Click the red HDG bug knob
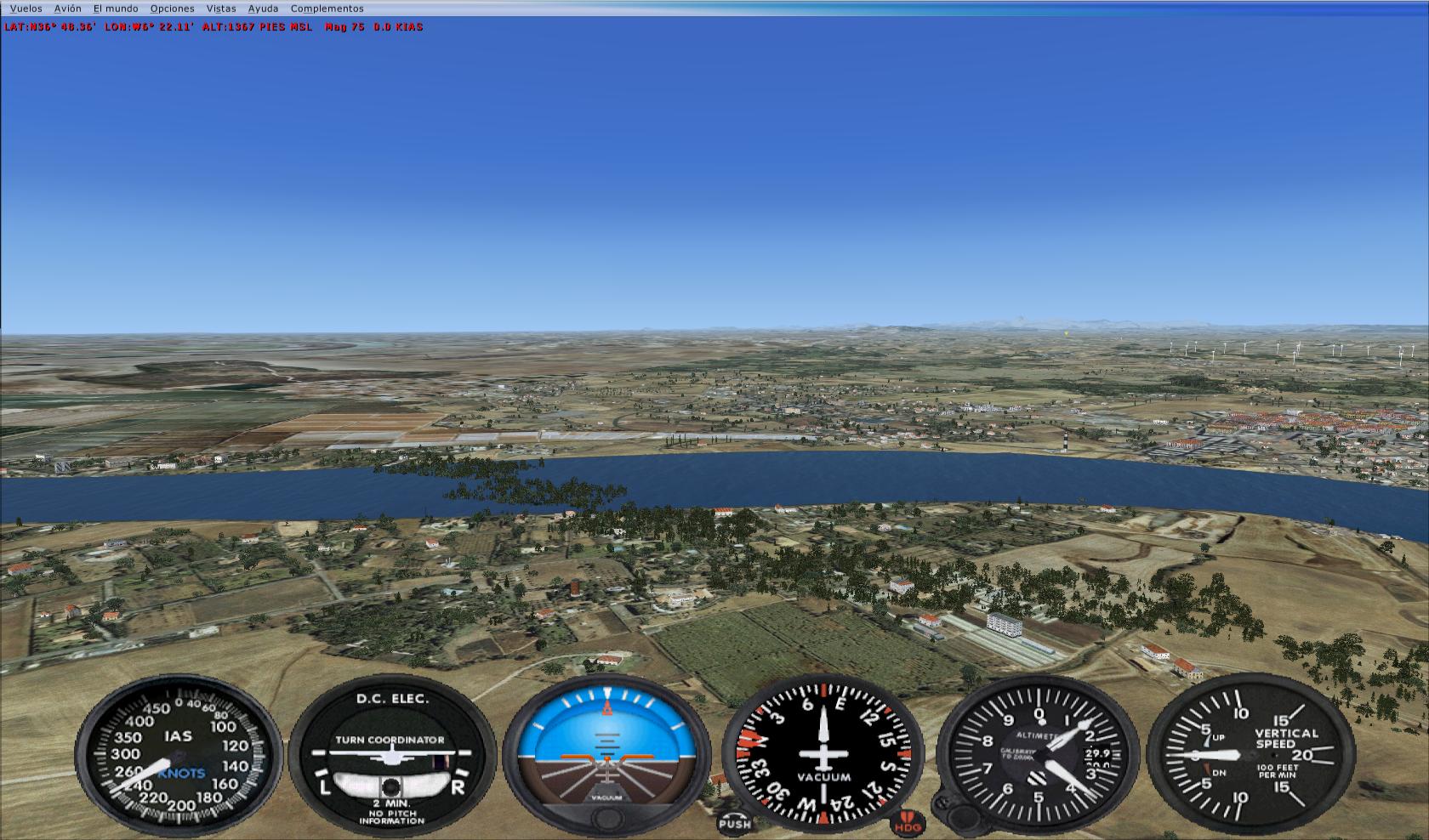Image resolution: width=1429 pixels, height=840 pixels. coord(907,824)
